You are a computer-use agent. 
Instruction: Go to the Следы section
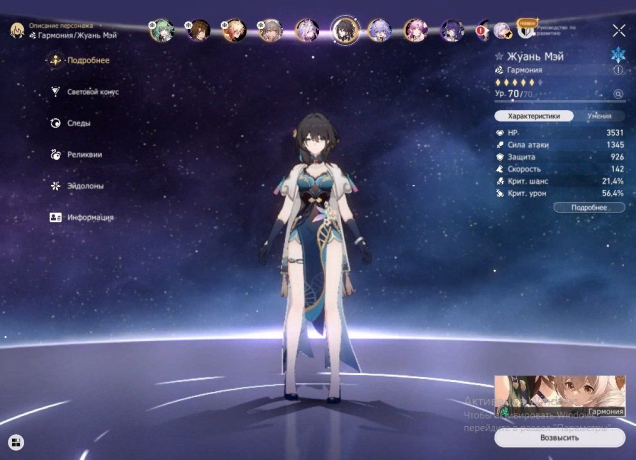point(77,123)
